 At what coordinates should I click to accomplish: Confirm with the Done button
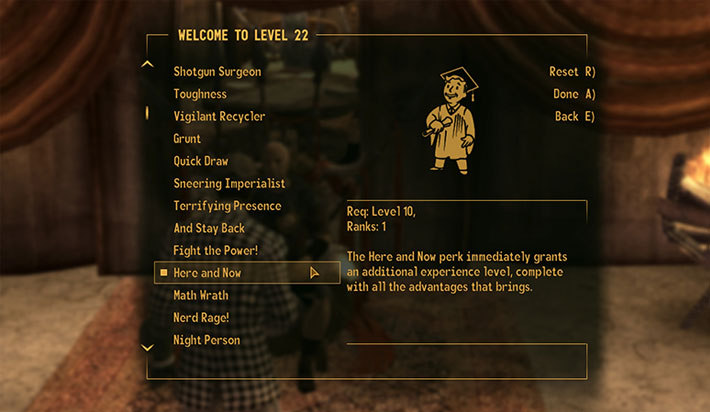tap(574, 94)
